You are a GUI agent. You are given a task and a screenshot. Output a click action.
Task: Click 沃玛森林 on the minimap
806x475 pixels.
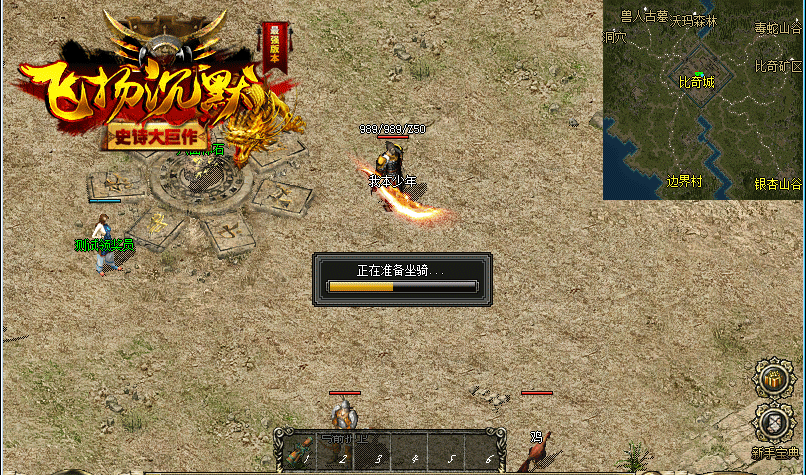coord(694,19)
